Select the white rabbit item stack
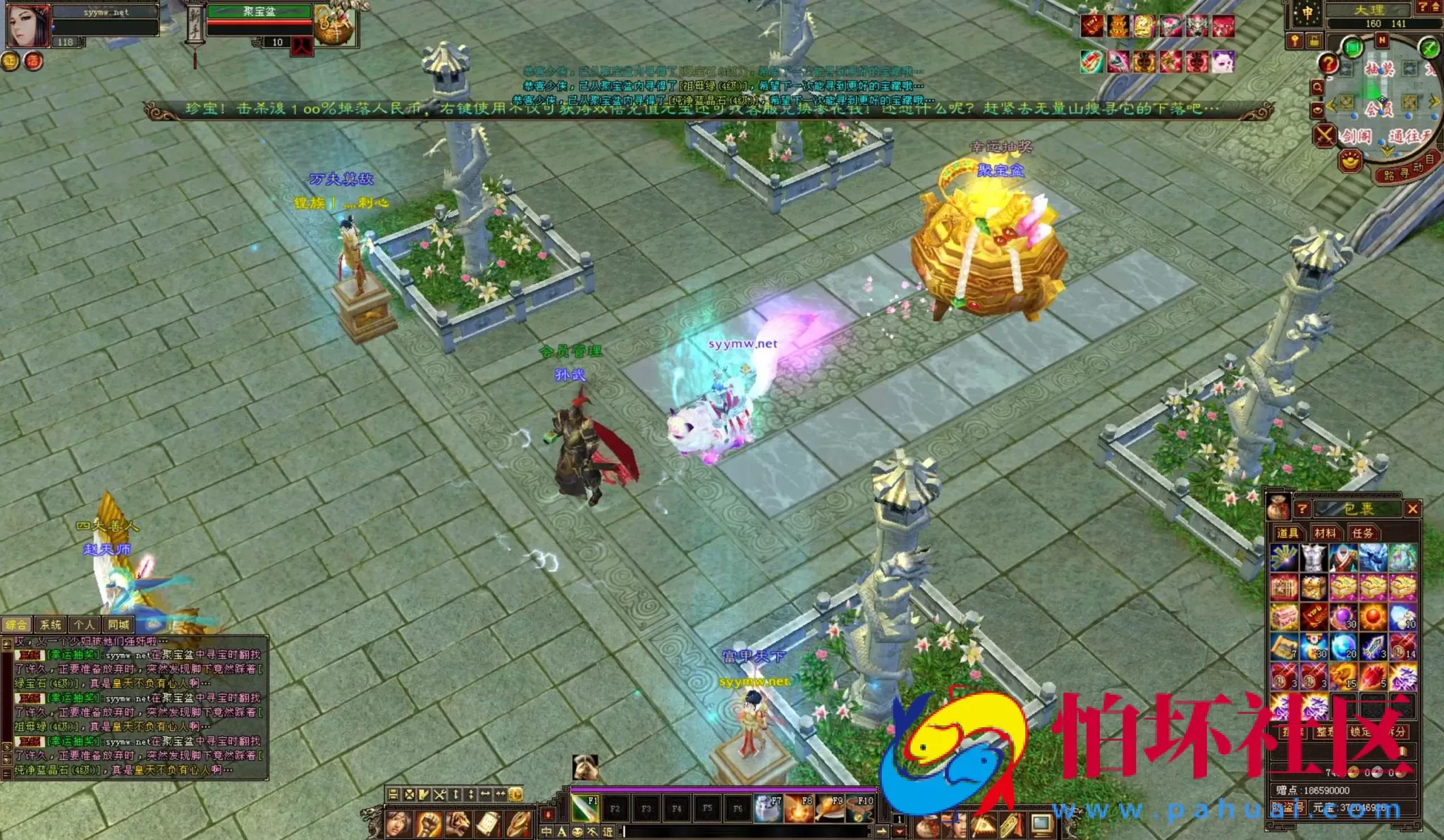Image resolution: width=1444 pixels, height=840 pixels. [1402, 617]
